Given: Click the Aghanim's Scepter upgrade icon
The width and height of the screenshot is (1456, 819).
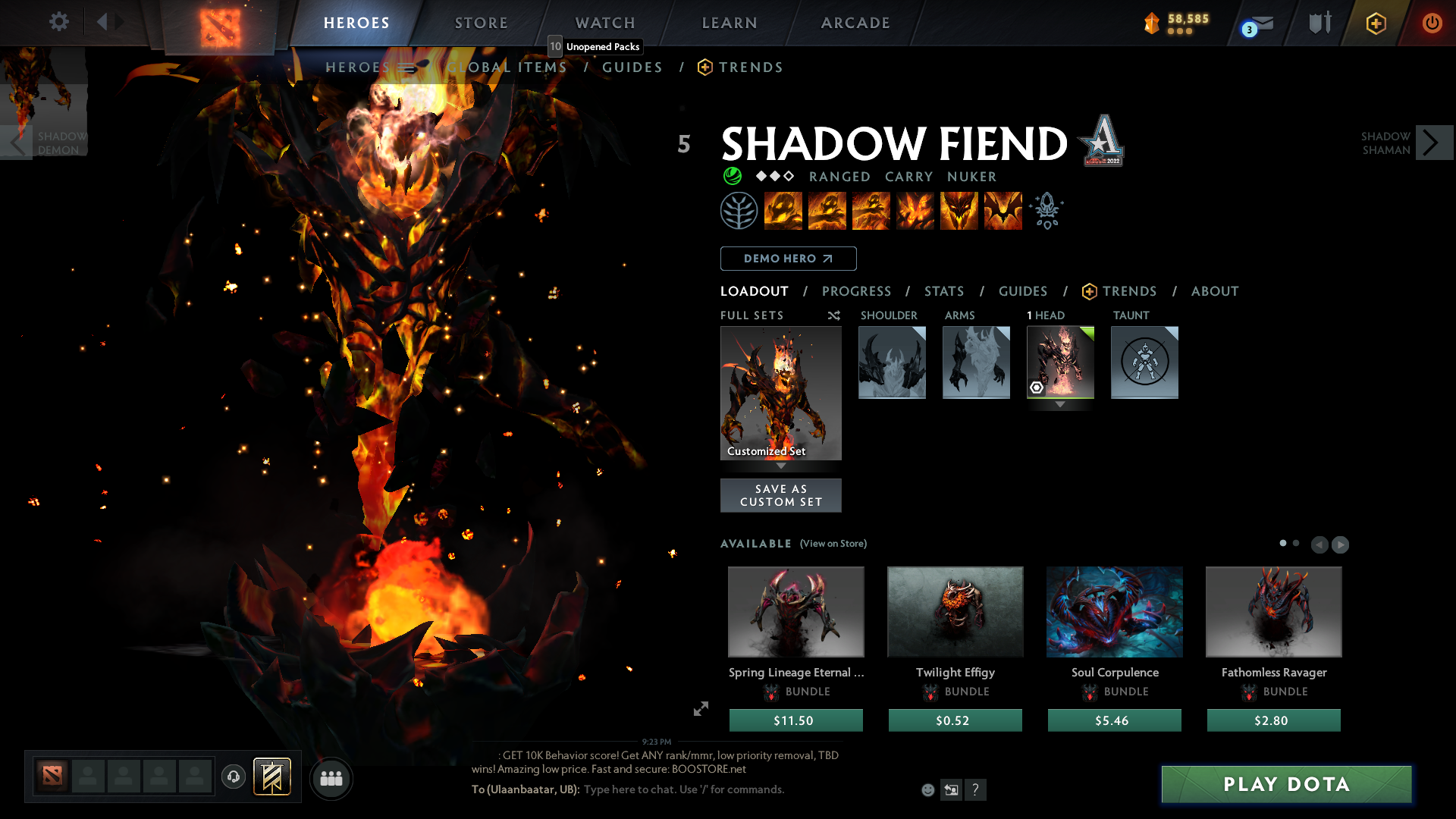Looking at the screenshot, I should [1046, 210].
